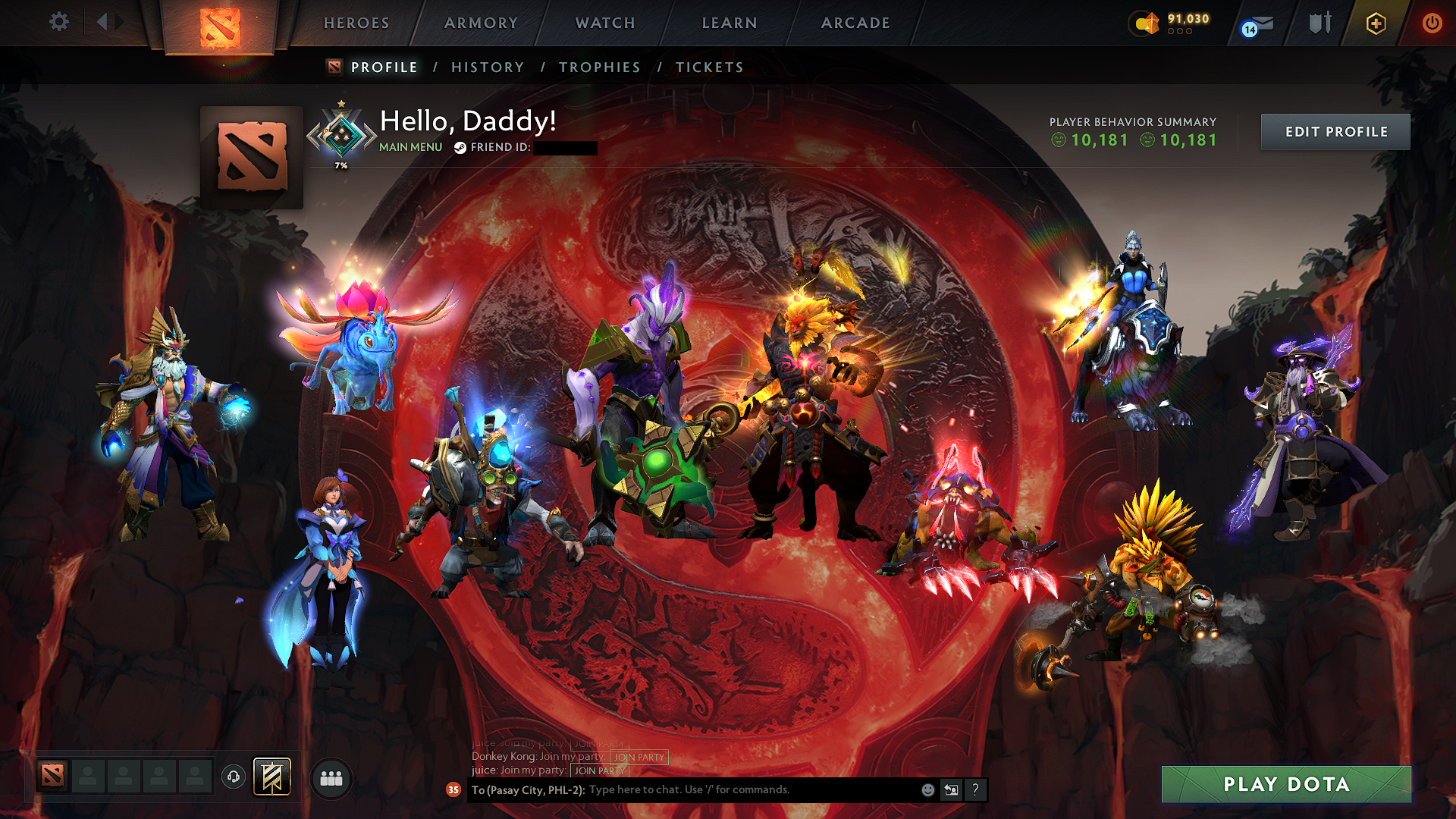Viewport: 1456px width, 819px height.
Task: Switch to the History tab
Action: [x=487, y=67]
